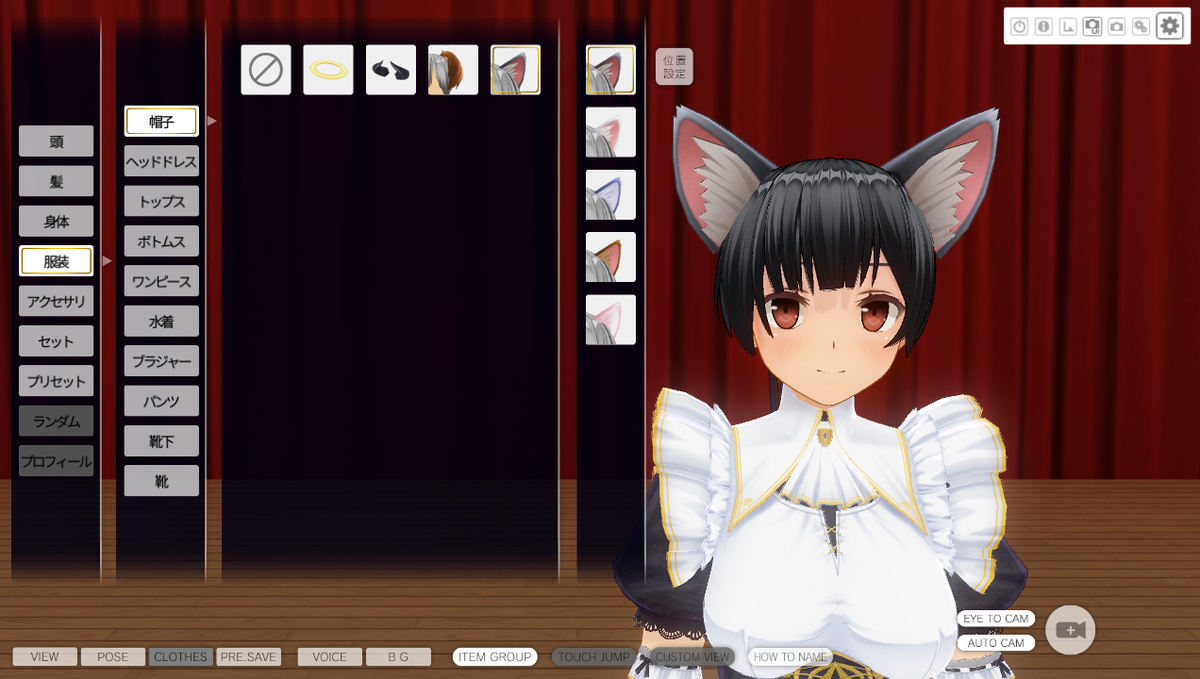Open the 髪 (hair) category
Image resolution: width=1200 pixels, height=679 pixels.
coord(56,181)
